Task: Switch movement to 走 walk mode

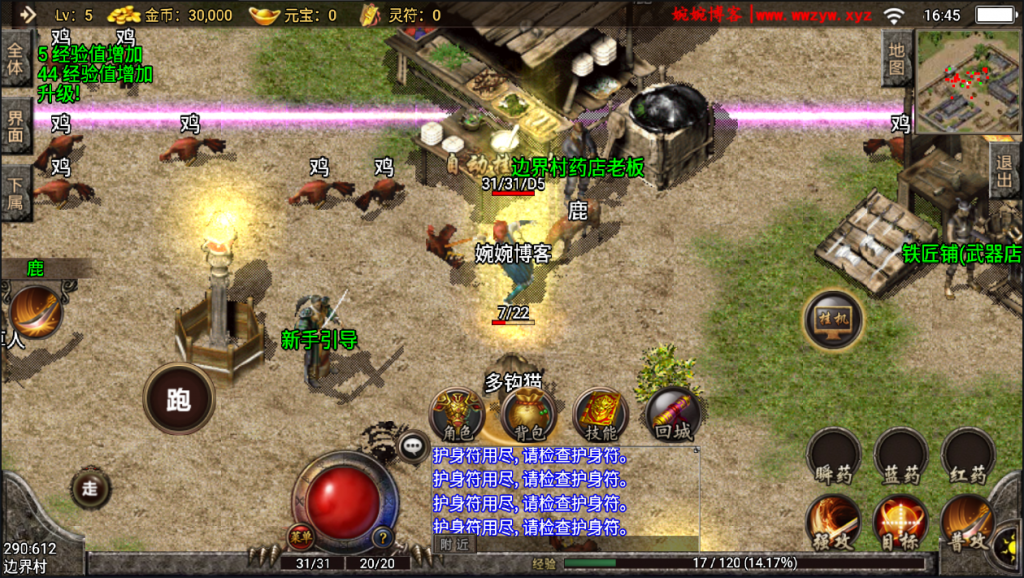Action: [x=90, y=489]
